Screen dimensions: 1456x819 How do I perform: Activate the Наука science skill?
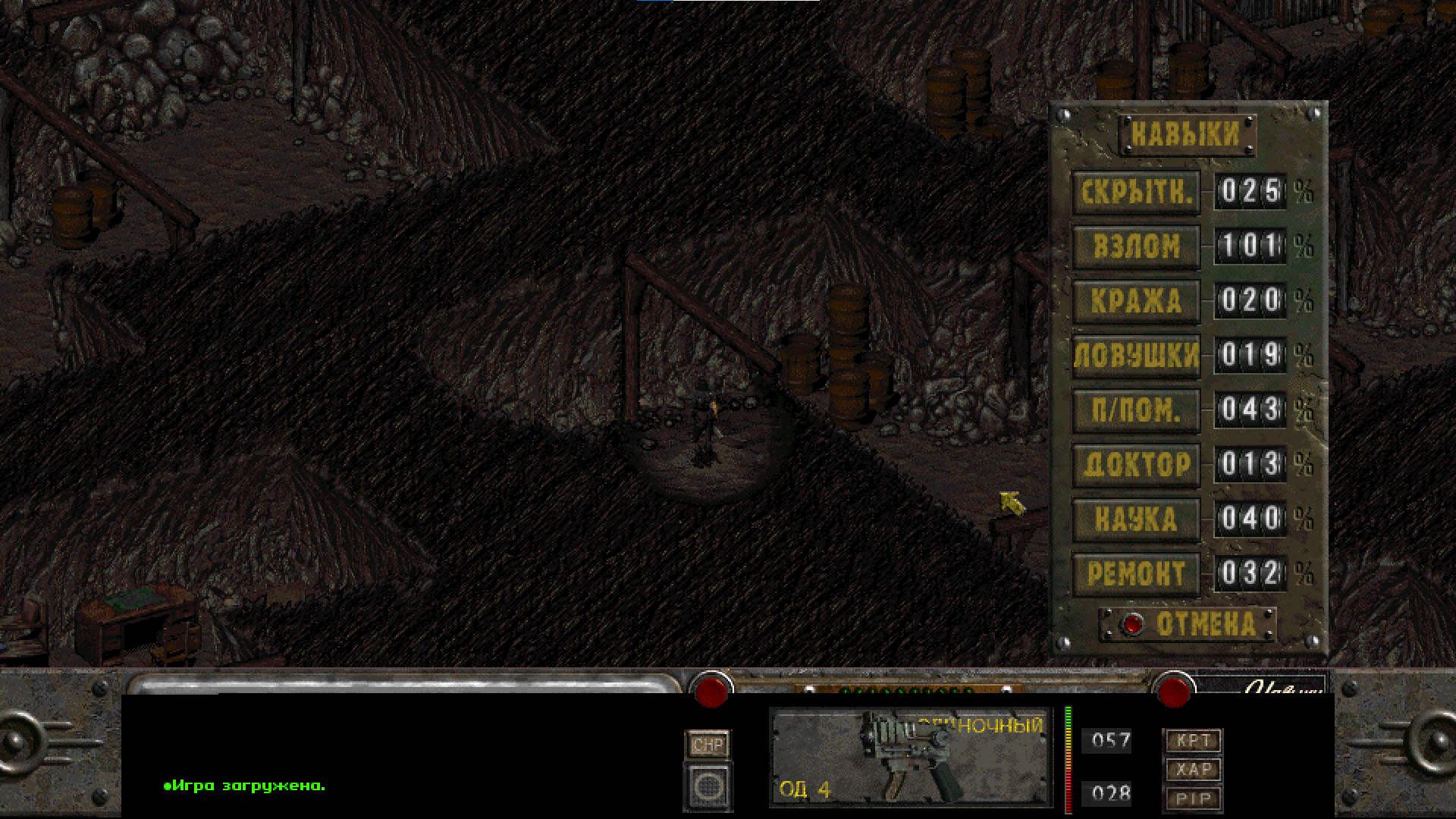pos(1136,519)
